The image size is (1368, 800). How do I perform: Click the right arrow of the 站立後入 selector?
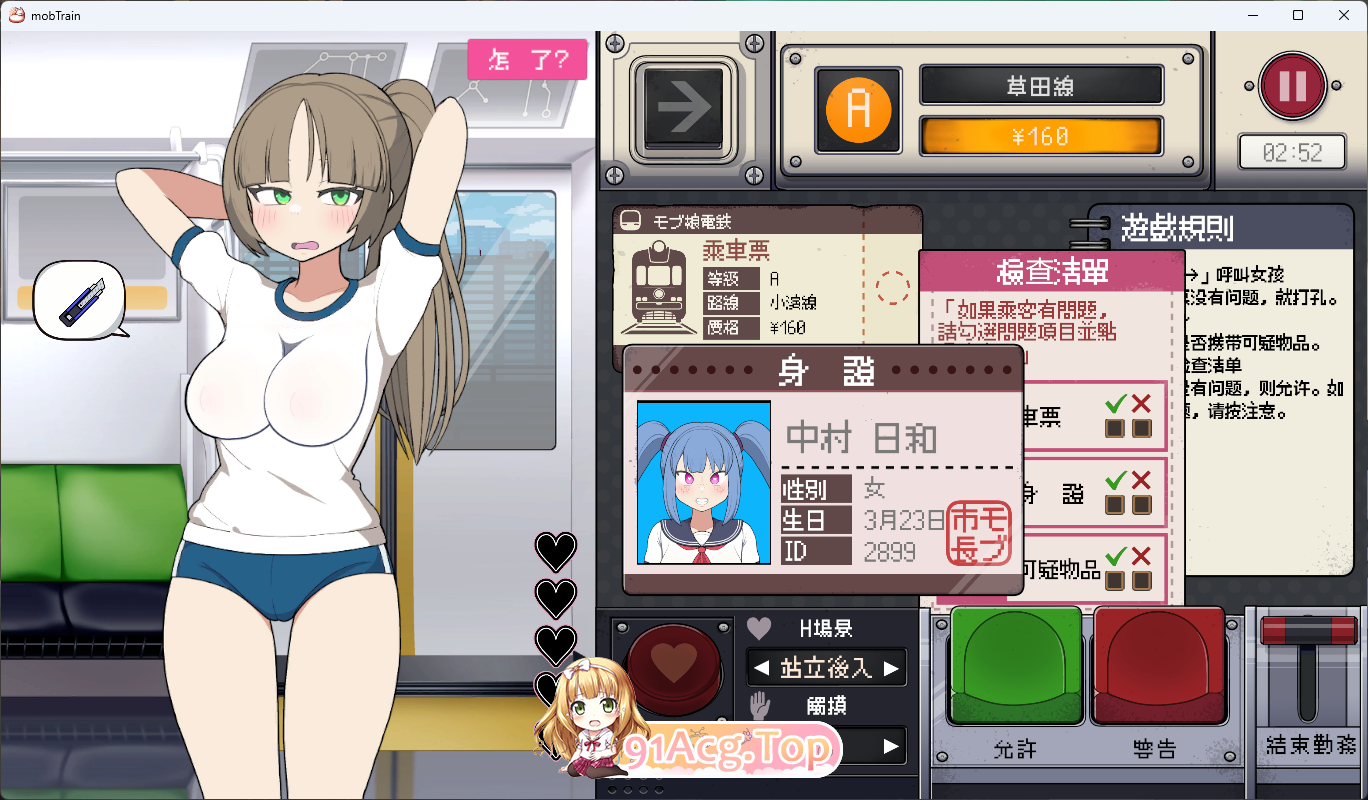[x=893, y=667]
